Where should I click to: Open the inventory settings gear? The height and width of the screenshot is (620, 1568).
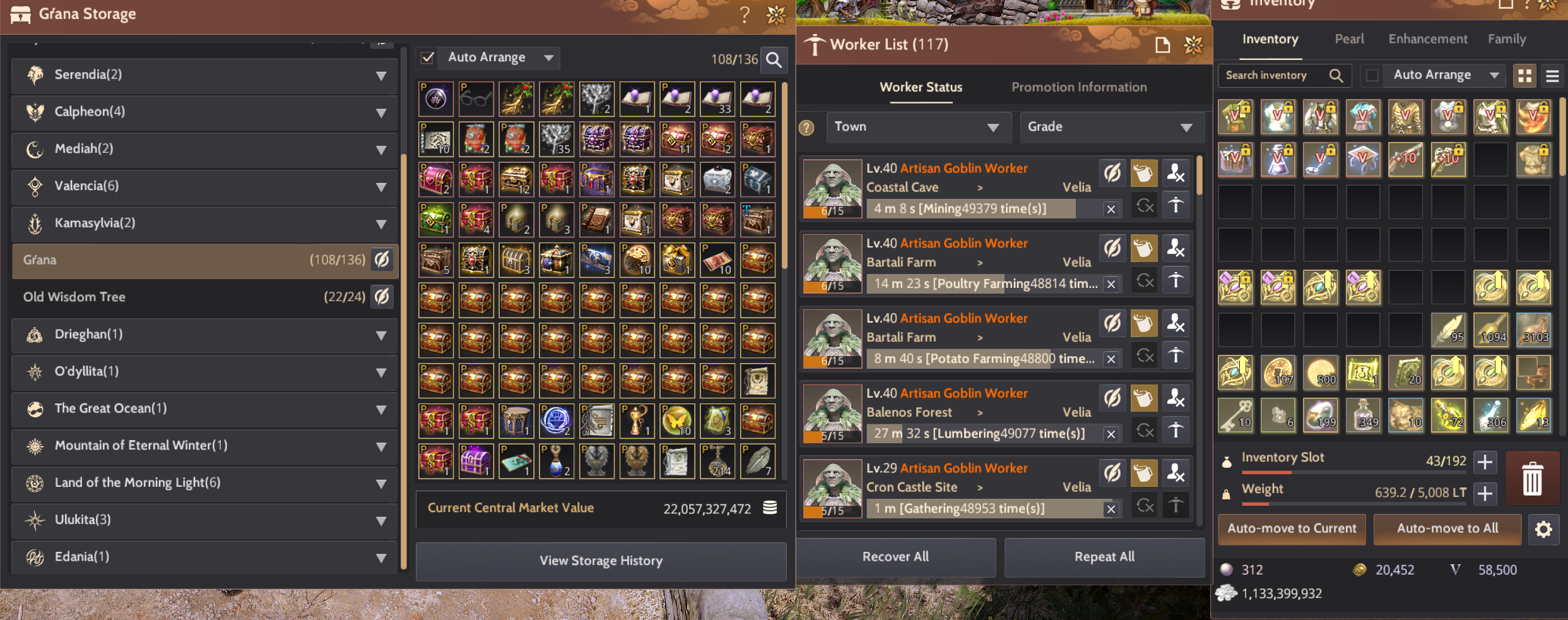coord(1544,529)
